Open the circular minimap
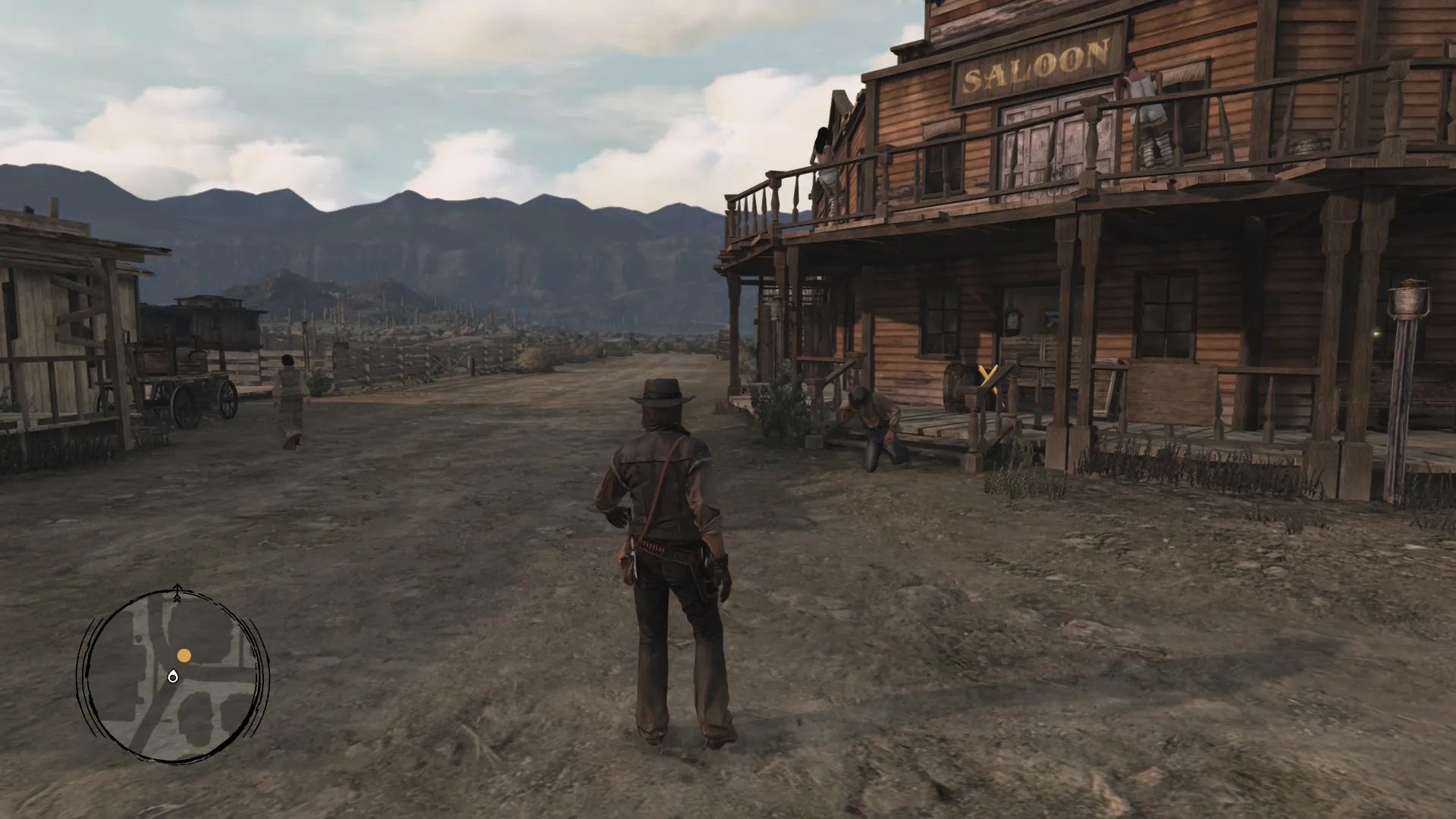 [x=173, y=676]
